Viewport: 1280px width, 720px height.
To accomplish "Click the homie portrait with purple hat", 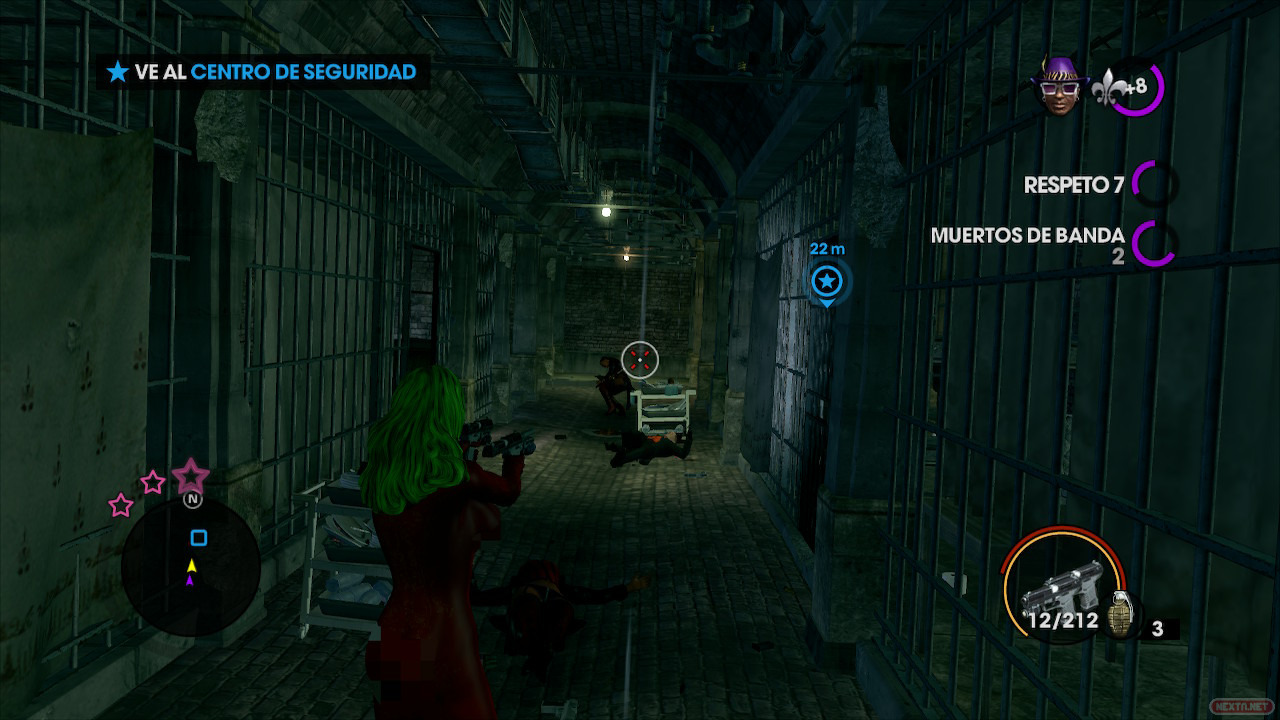I will pos(1062,88).
